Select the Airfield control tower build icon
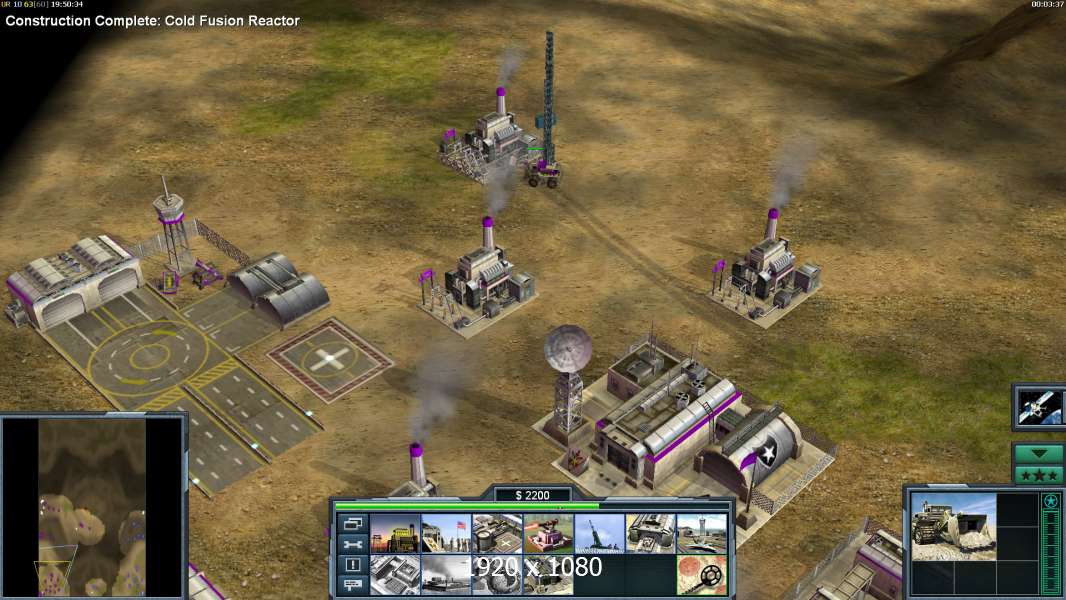 (702, 533)
